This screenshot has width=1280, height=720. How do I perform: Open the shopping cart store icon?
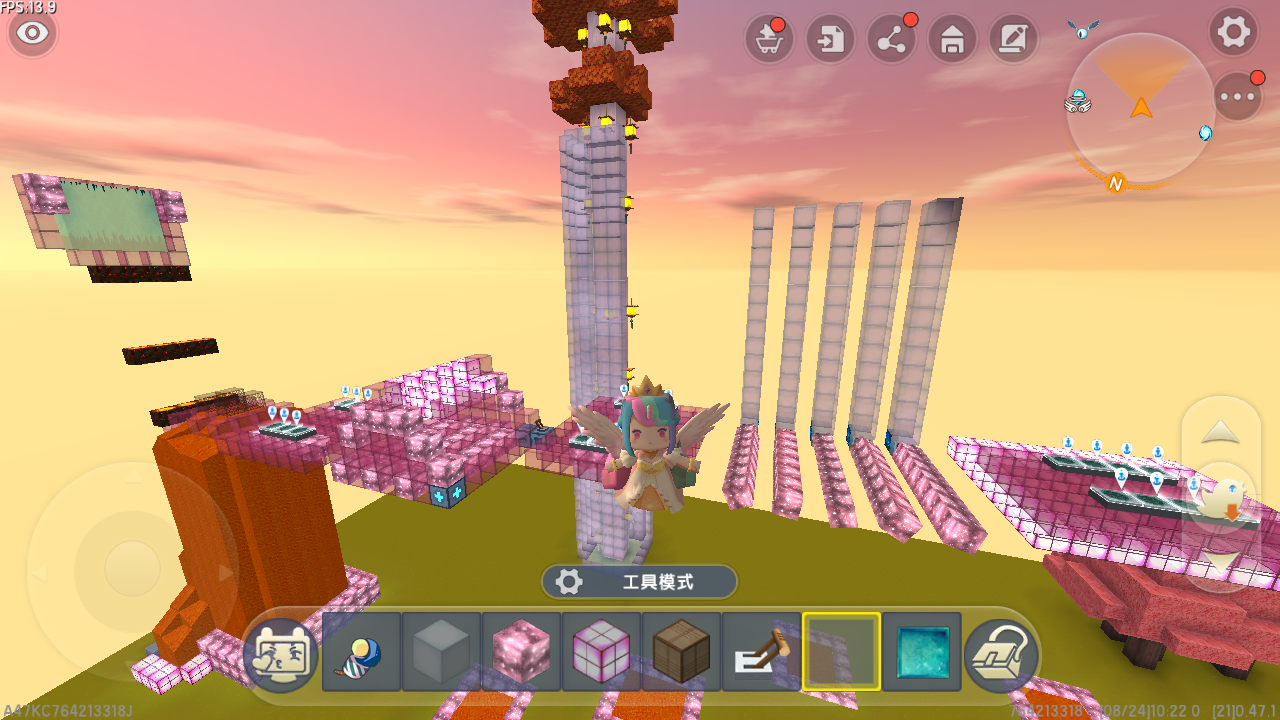coord(769,39)
